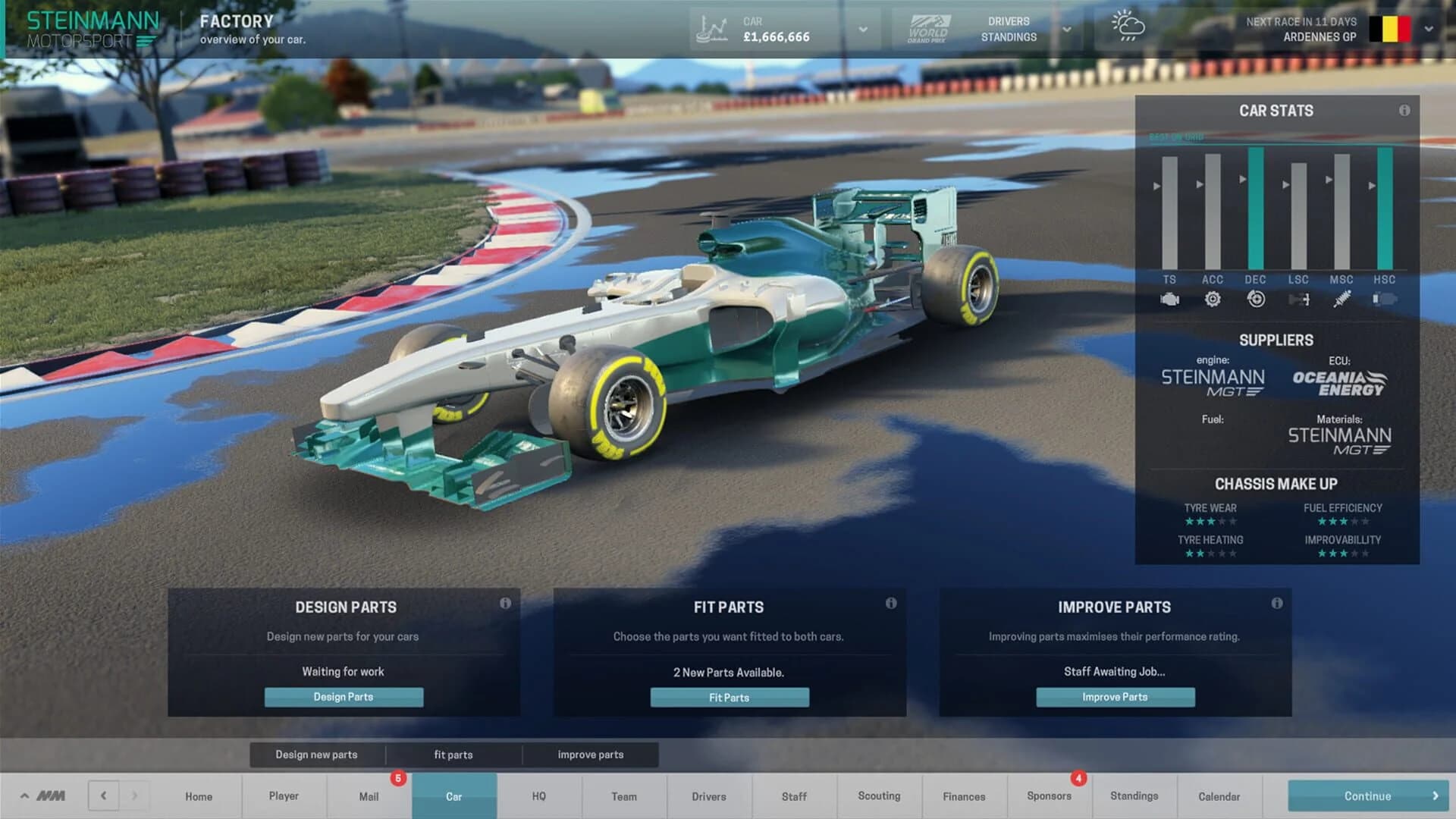
Task: Click the Fit Parts button
Action: coord(730,697)
